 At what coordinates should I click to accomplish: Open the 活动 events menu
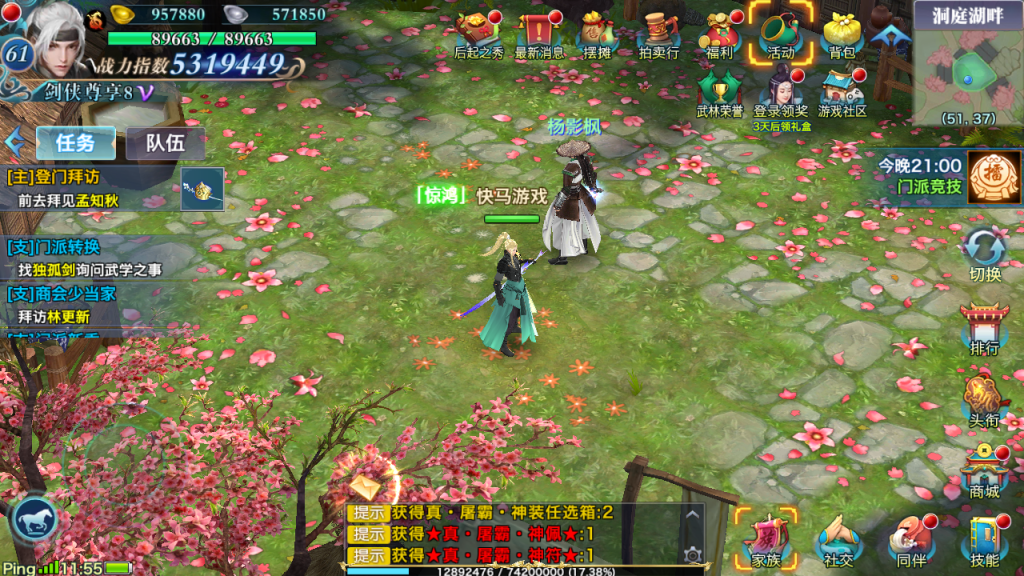pyautogui.click(x=781, y=33)
